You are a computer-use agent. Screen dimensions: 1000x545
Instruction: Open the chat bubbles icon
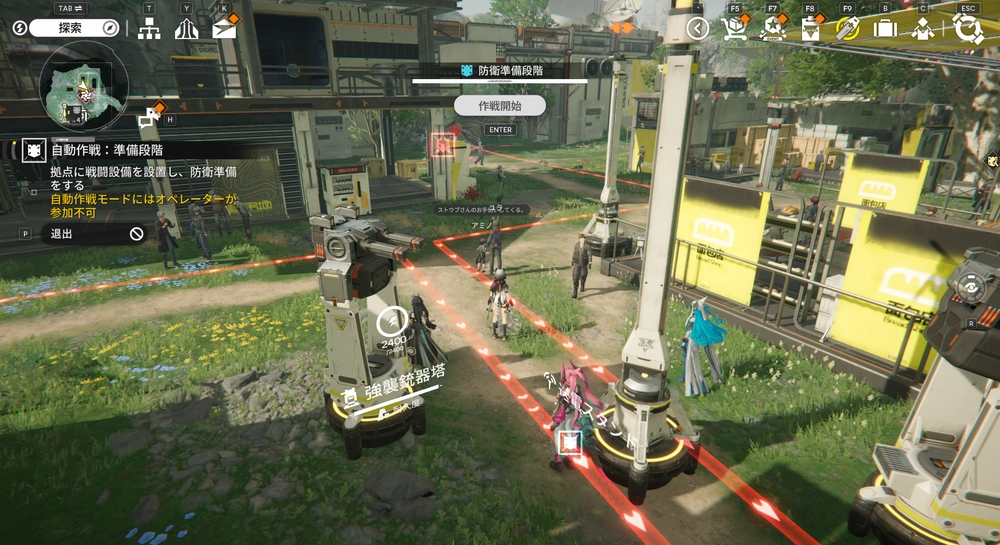click(x=150, y=118)
